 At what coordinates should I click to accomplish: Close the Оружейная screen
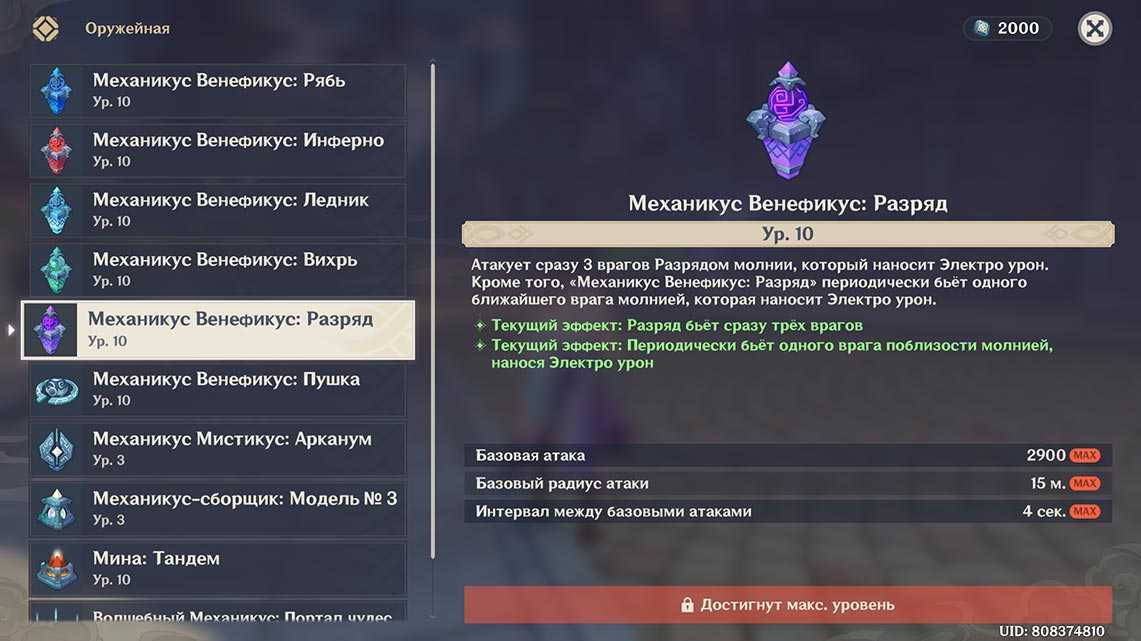1095,28
